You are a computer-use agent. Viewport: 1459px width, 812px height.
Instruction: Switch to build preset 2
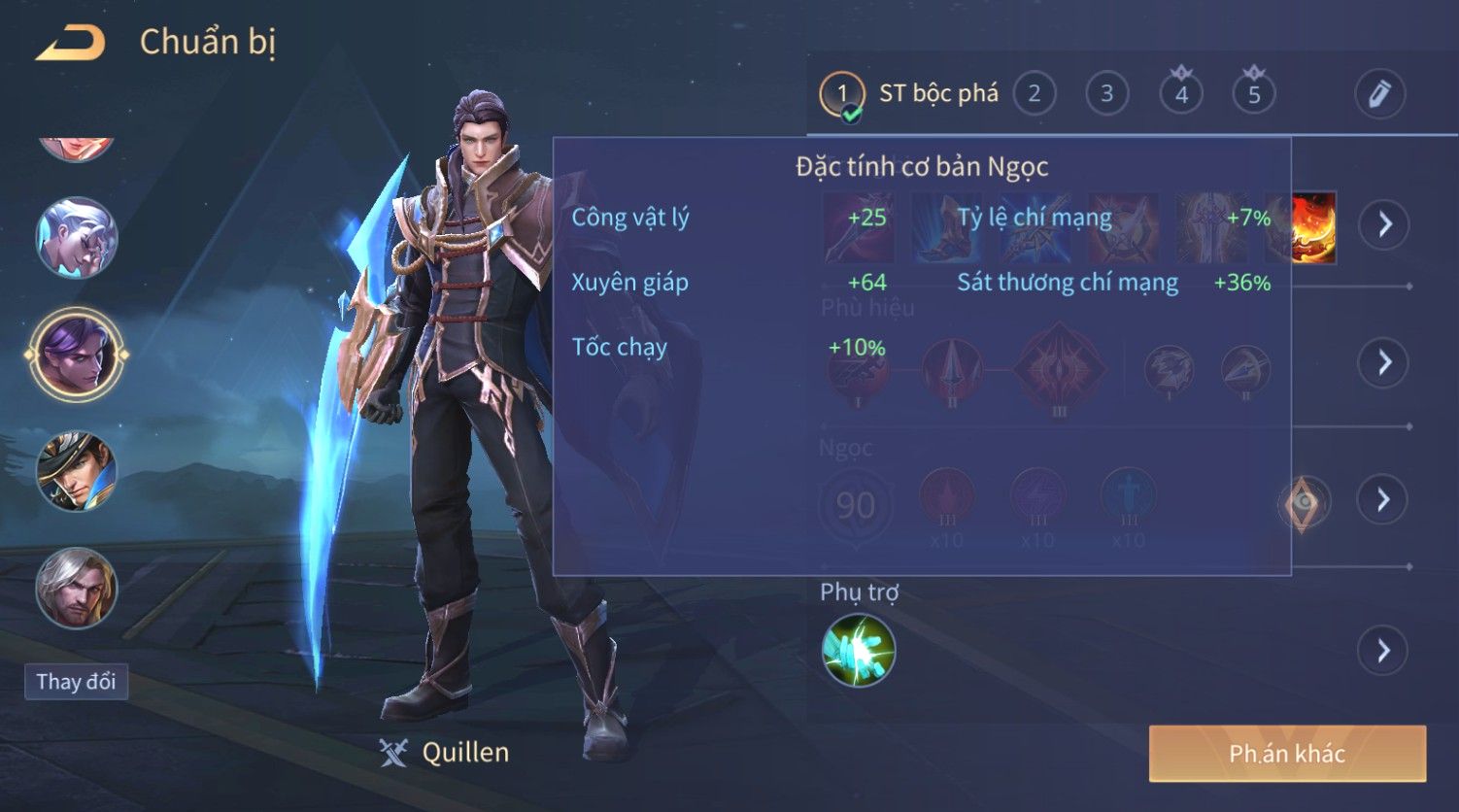pyautogui.click(x=1034, y=94)
